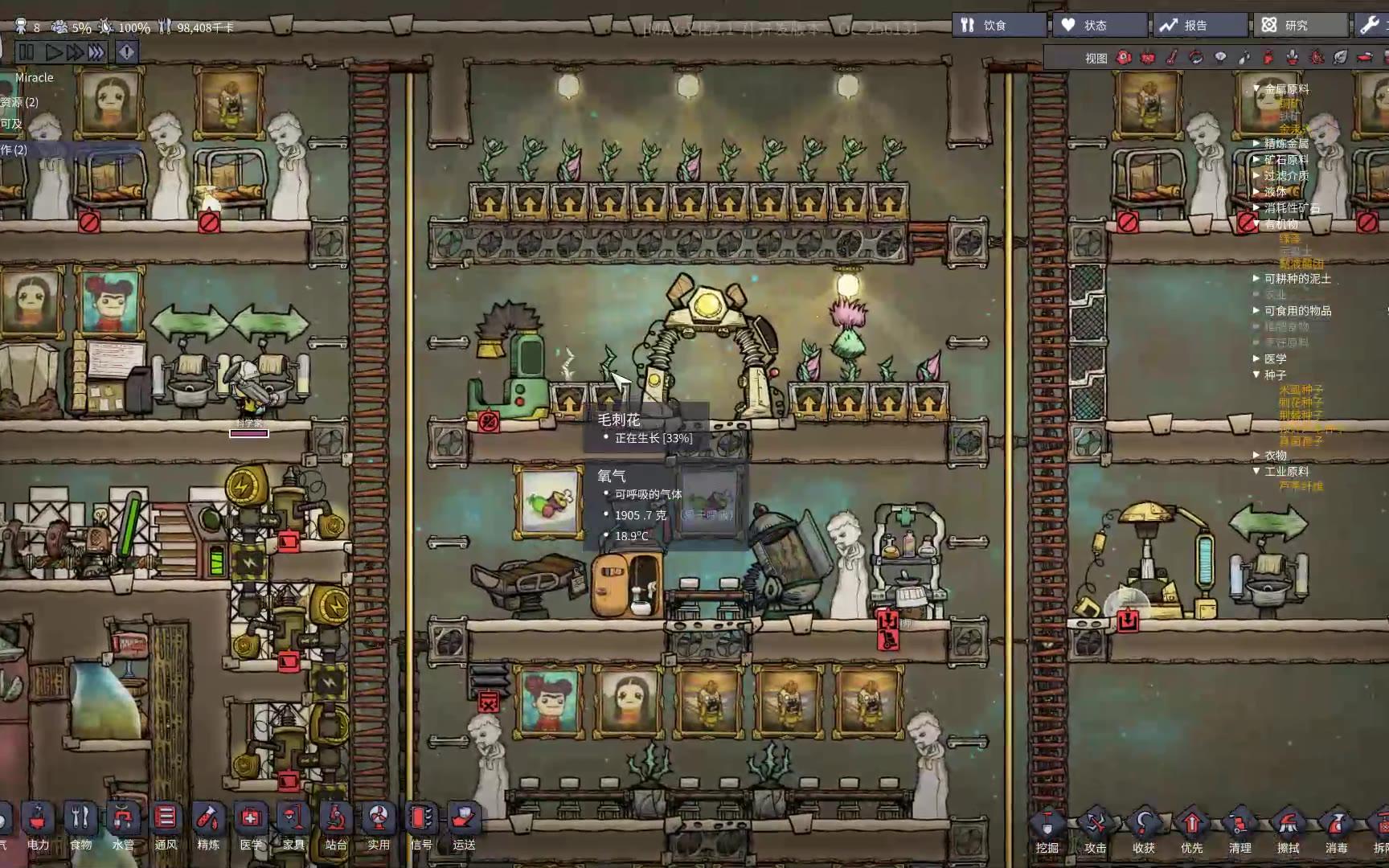The width and height of the screenshot is (1389, 868).
Task: Open the 研究 research screen
Action: (x=1297, y=26)
